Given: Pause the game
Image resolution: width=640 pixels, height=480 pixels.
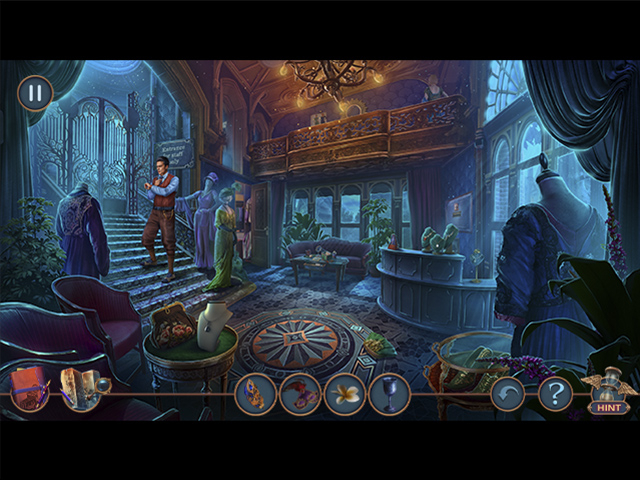Looking at the screenshot, I should (x=35, y=93).
